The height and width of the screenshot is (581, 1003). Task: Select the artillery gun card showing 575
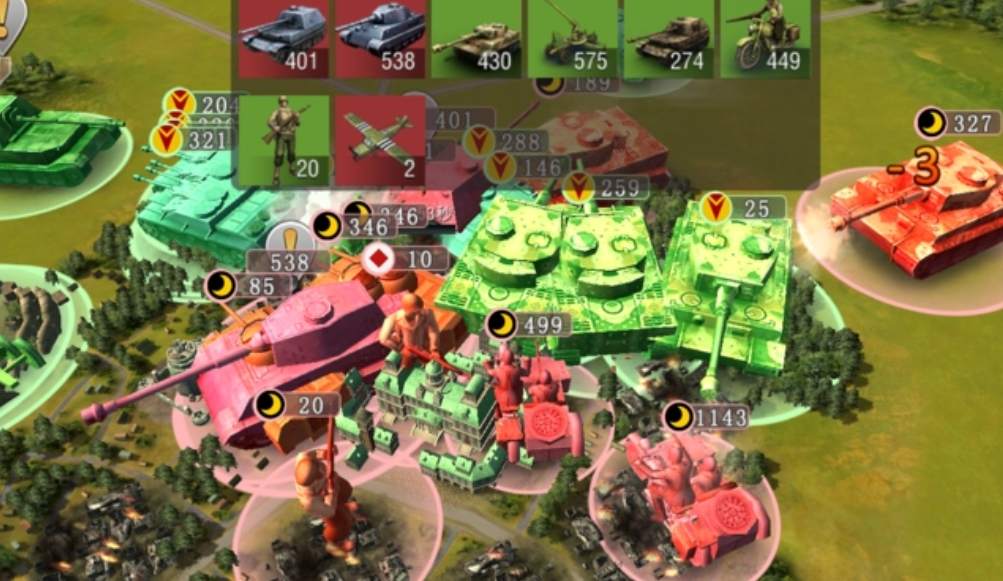[571, 39]
